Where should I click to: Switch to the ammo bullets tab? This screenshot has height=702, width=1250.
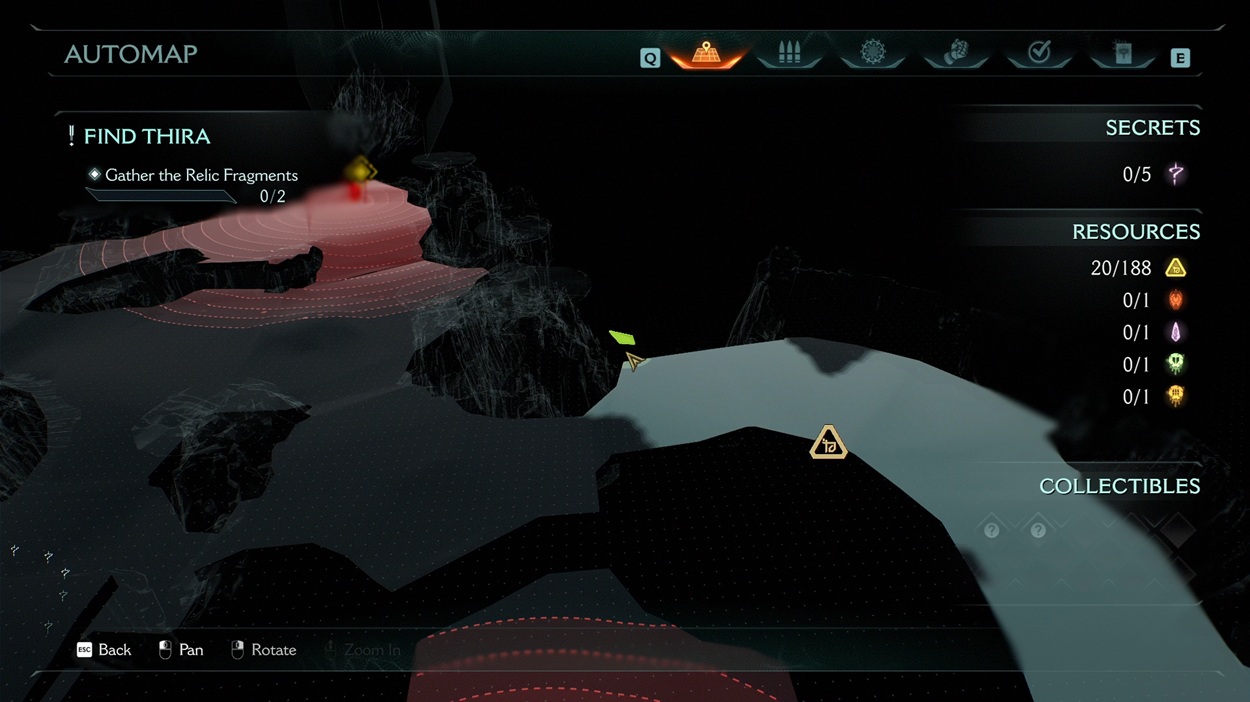[789, 54]
